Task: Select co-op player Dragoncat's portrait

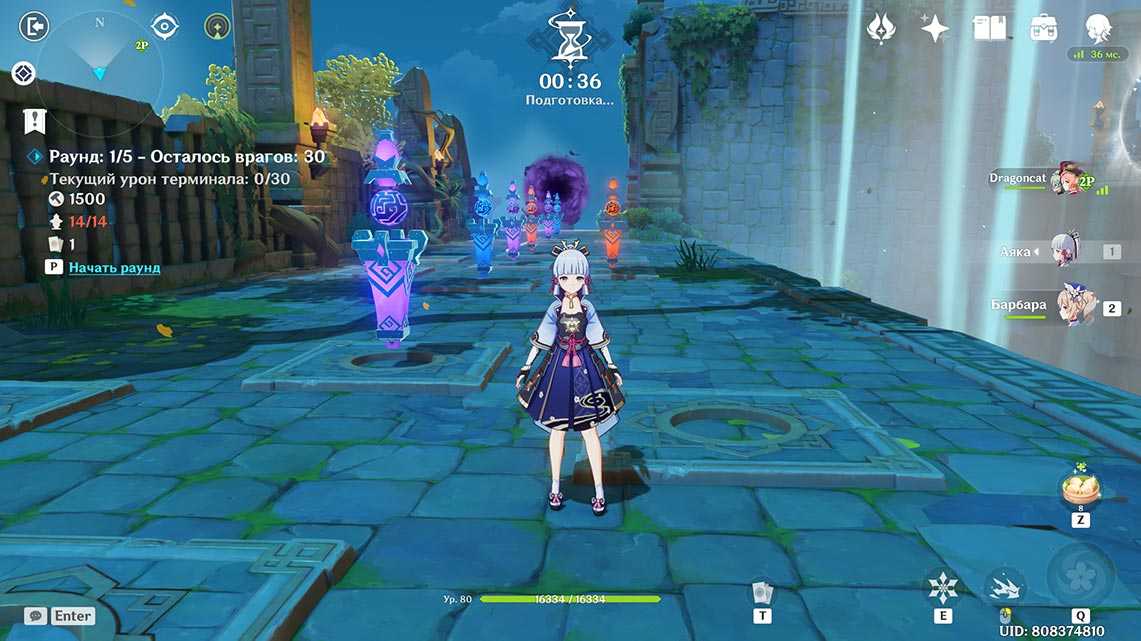Action: (x=1065, y=183)
